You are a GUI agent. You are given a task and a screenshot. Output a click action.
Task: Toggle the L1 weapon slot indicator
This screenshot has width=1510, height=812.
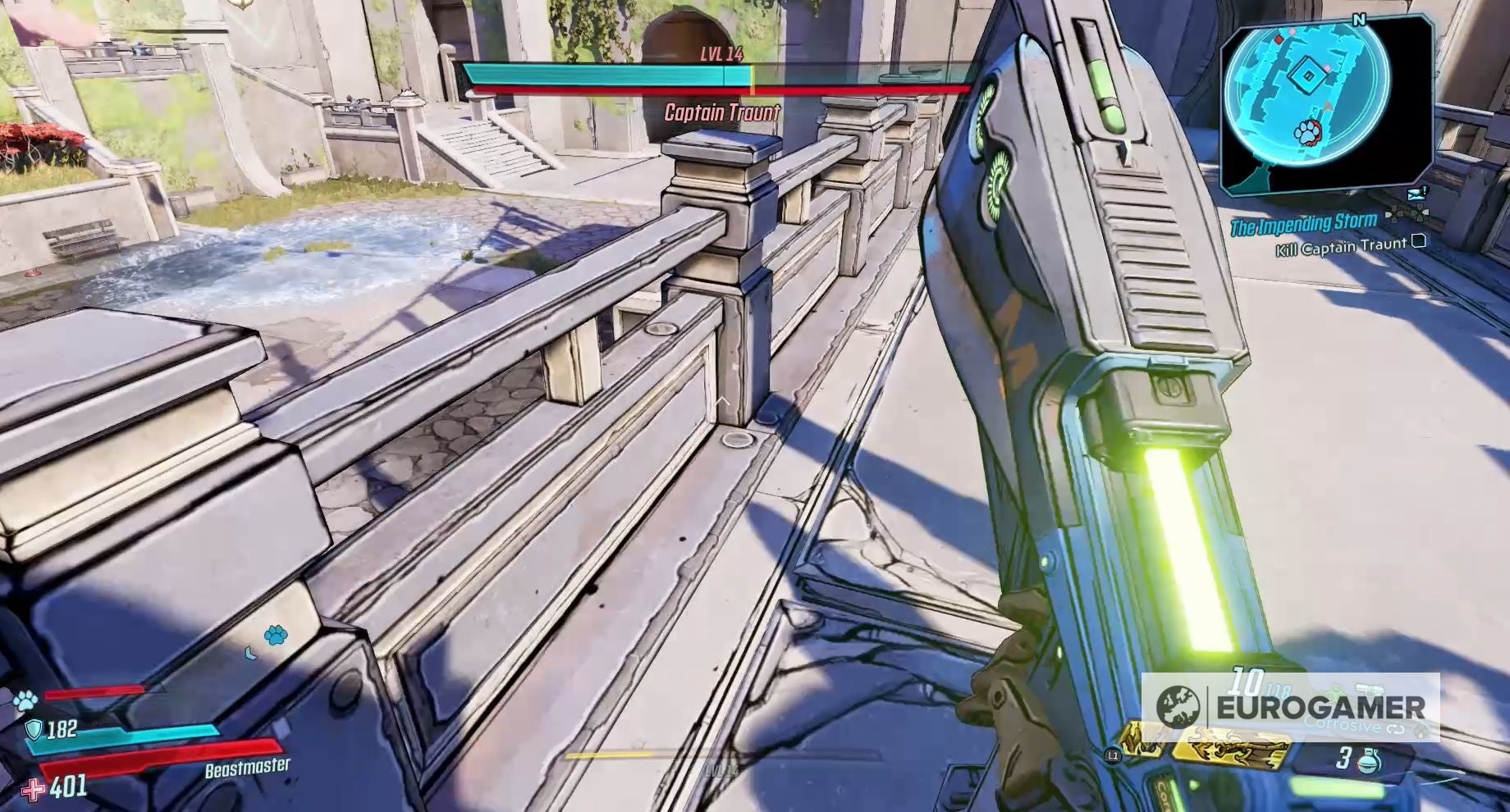click(1113, 755)
